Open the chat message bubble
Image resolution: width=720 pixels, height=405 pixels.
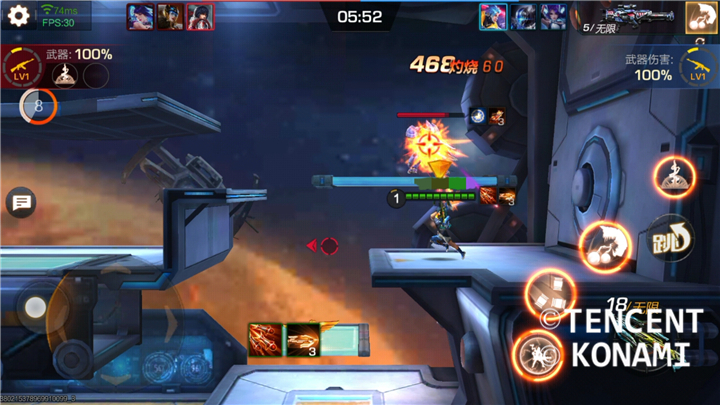point(20,203)
